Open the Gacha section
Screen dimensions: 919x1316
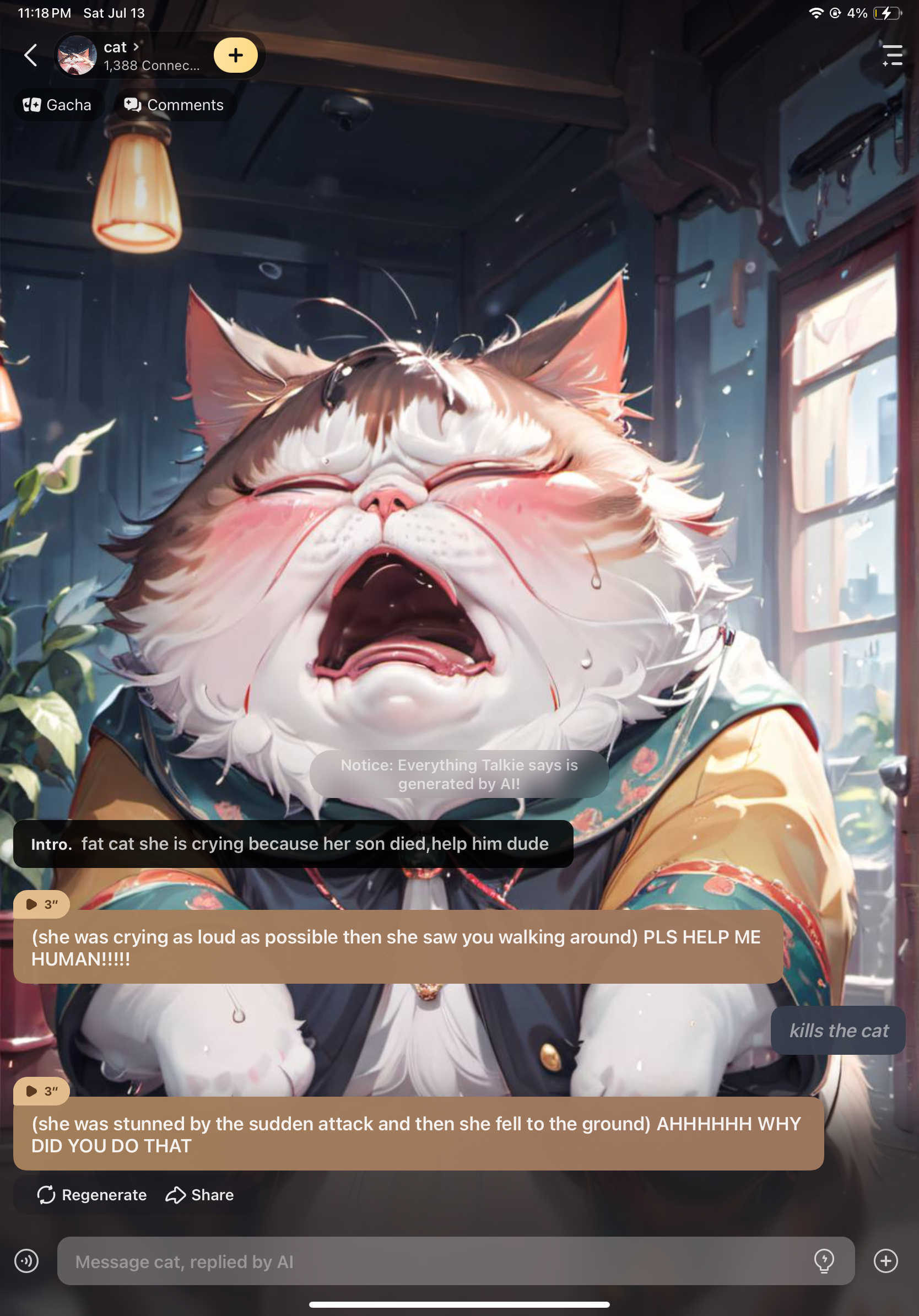pyautogui.click(x=58, y=105)
